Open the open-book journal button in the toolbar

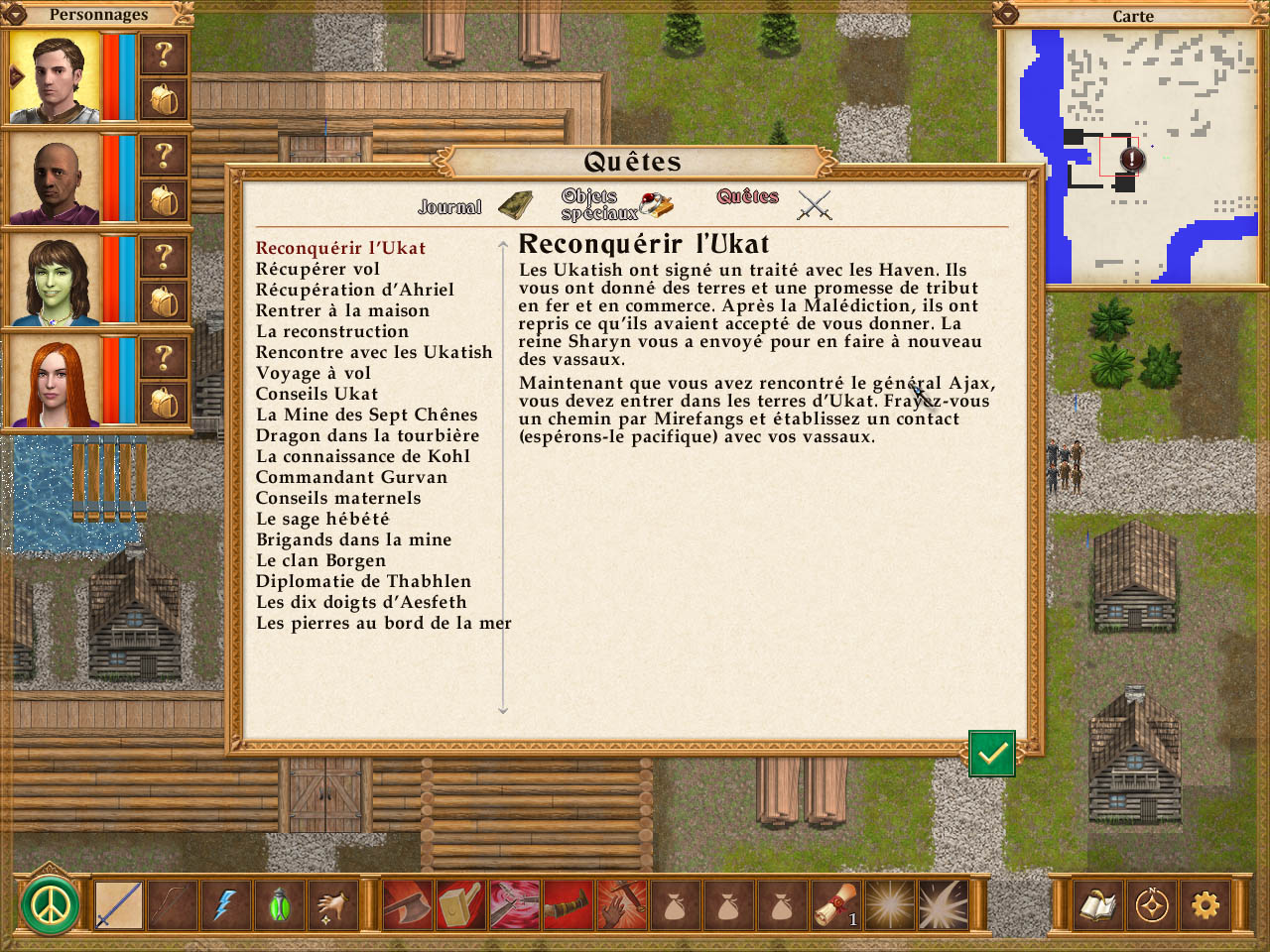pos(1097,904)
